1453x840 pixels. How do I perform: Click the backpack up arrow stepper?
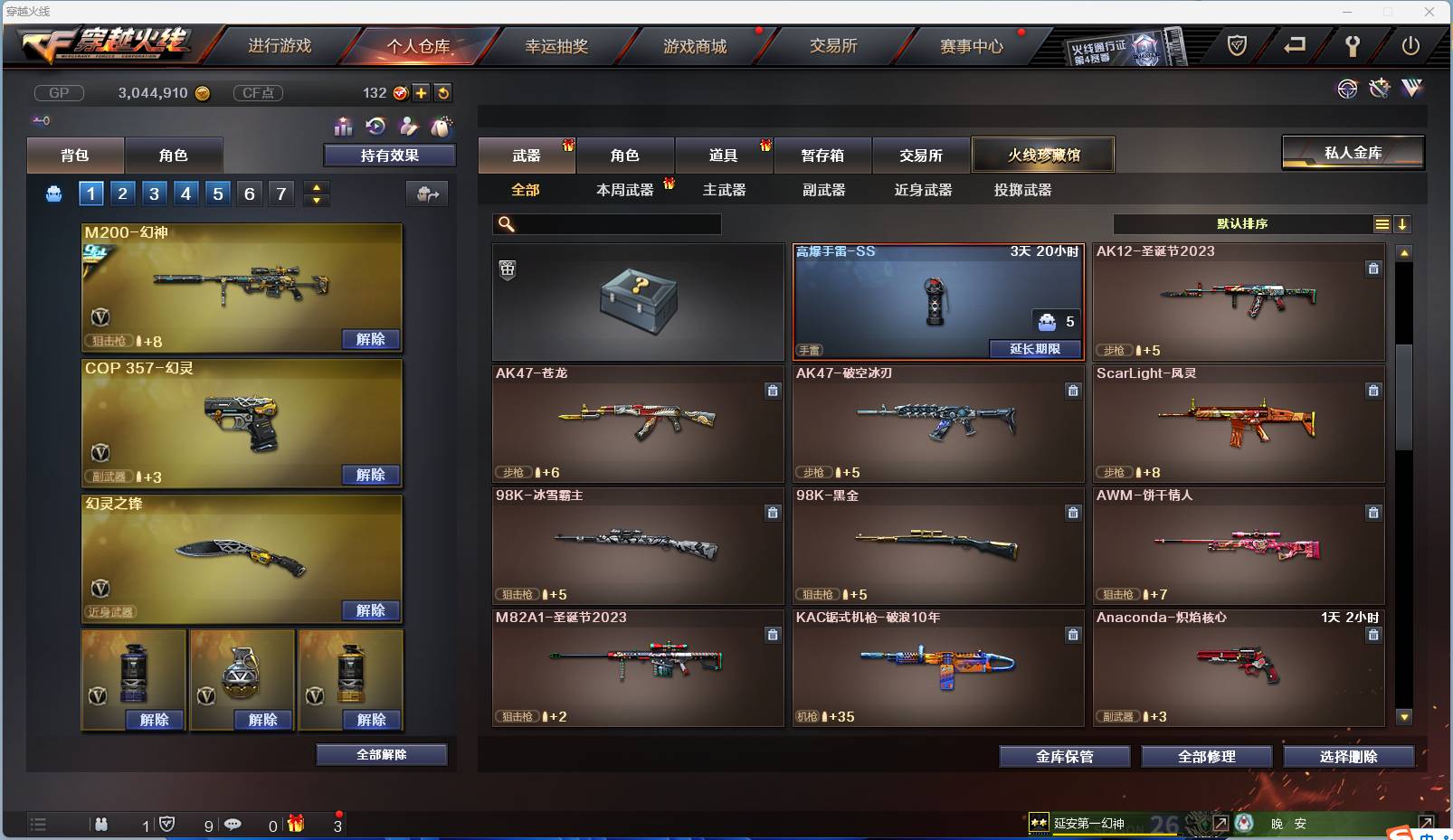coord(316,186)
